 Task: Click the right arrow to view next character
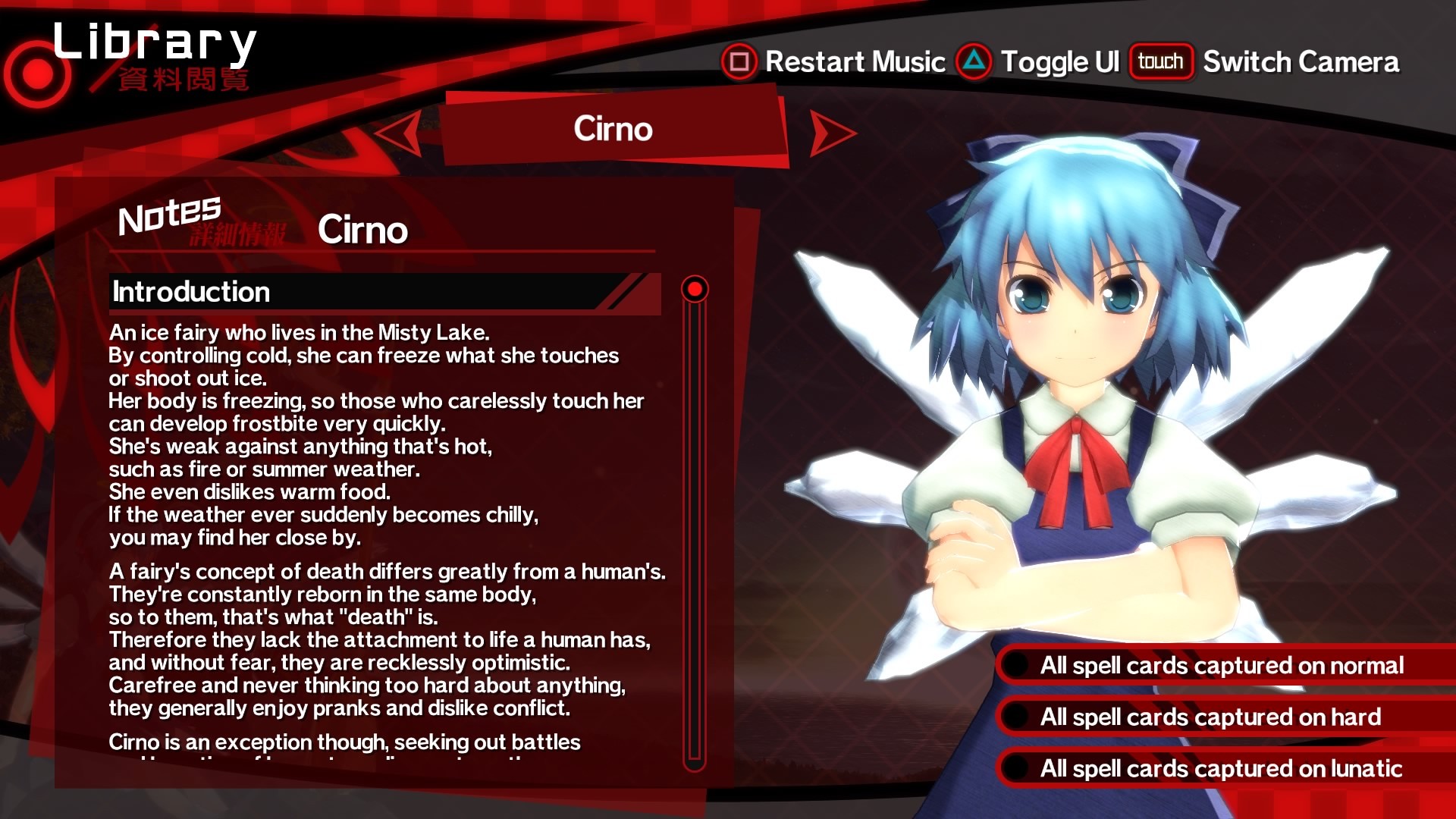(830, 130)
